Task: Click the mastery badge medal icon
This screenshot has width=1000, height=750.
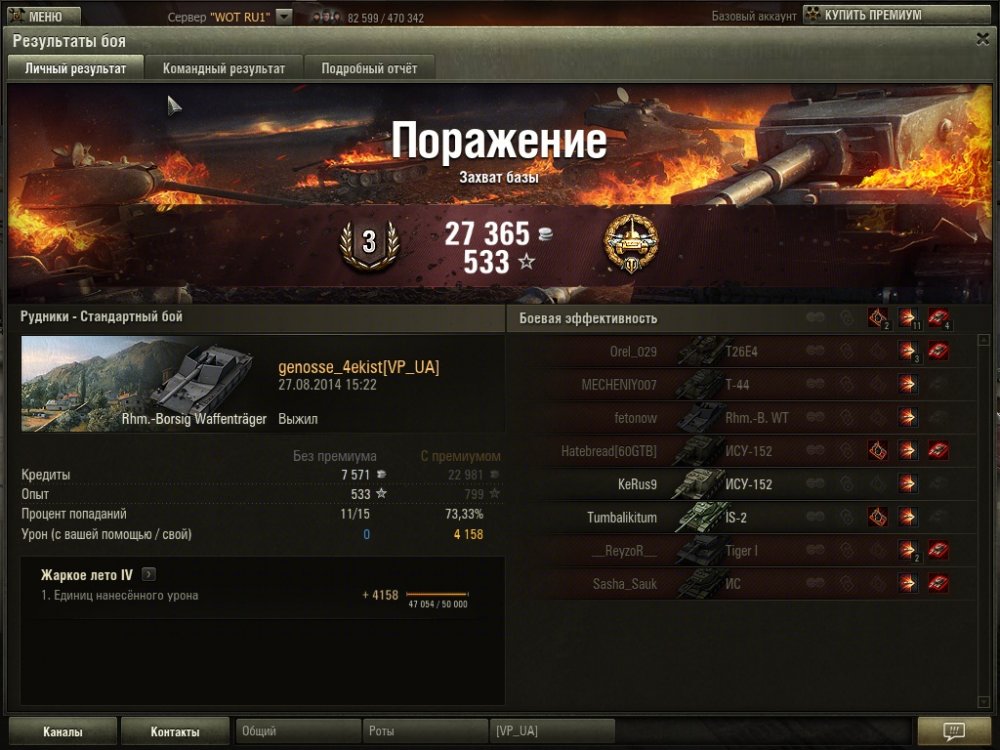Action: (x=631, y=243)
